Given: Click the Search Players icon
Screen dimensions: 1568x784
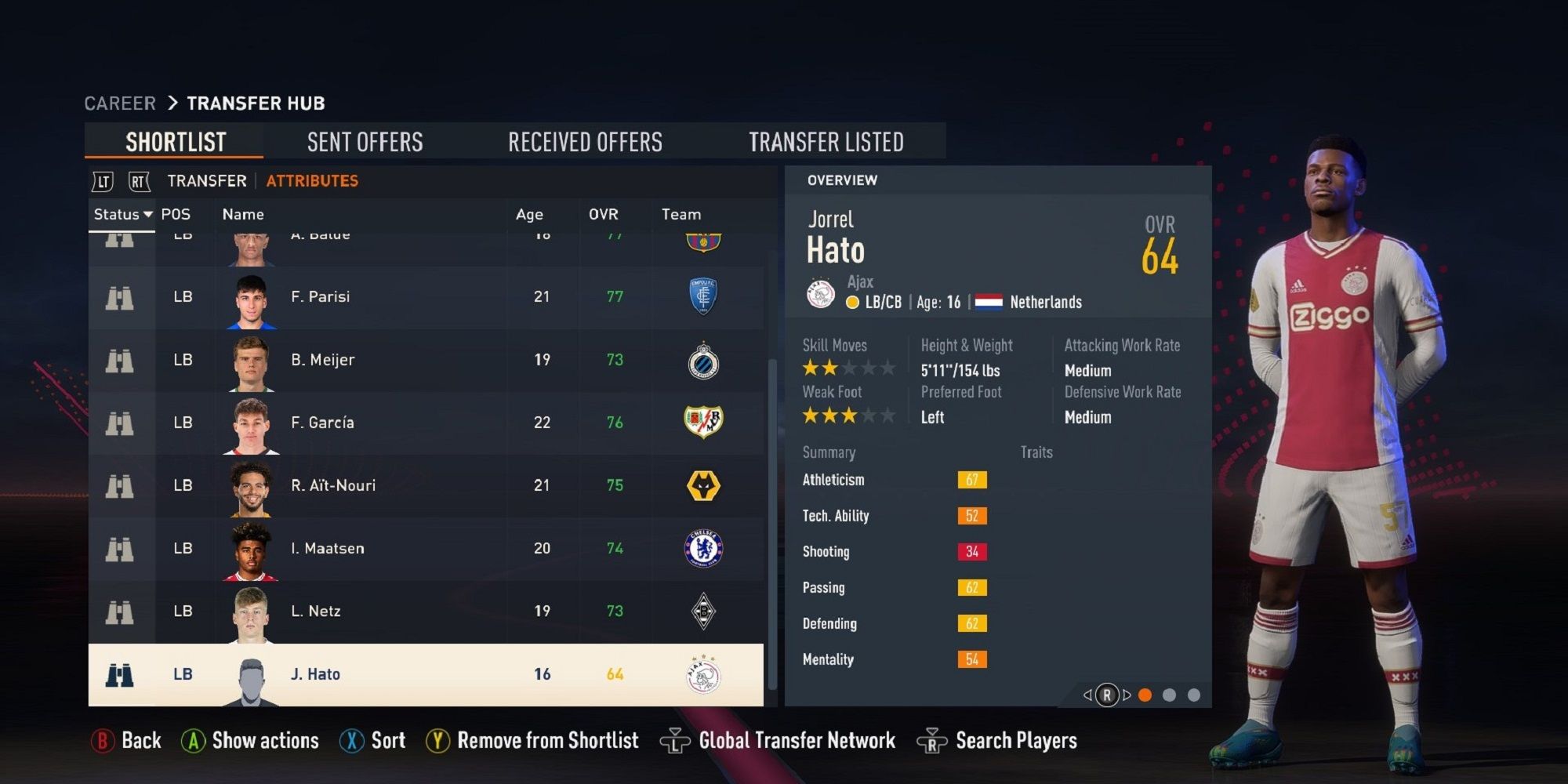Looking at the screenshot, I should click(931, 739).
